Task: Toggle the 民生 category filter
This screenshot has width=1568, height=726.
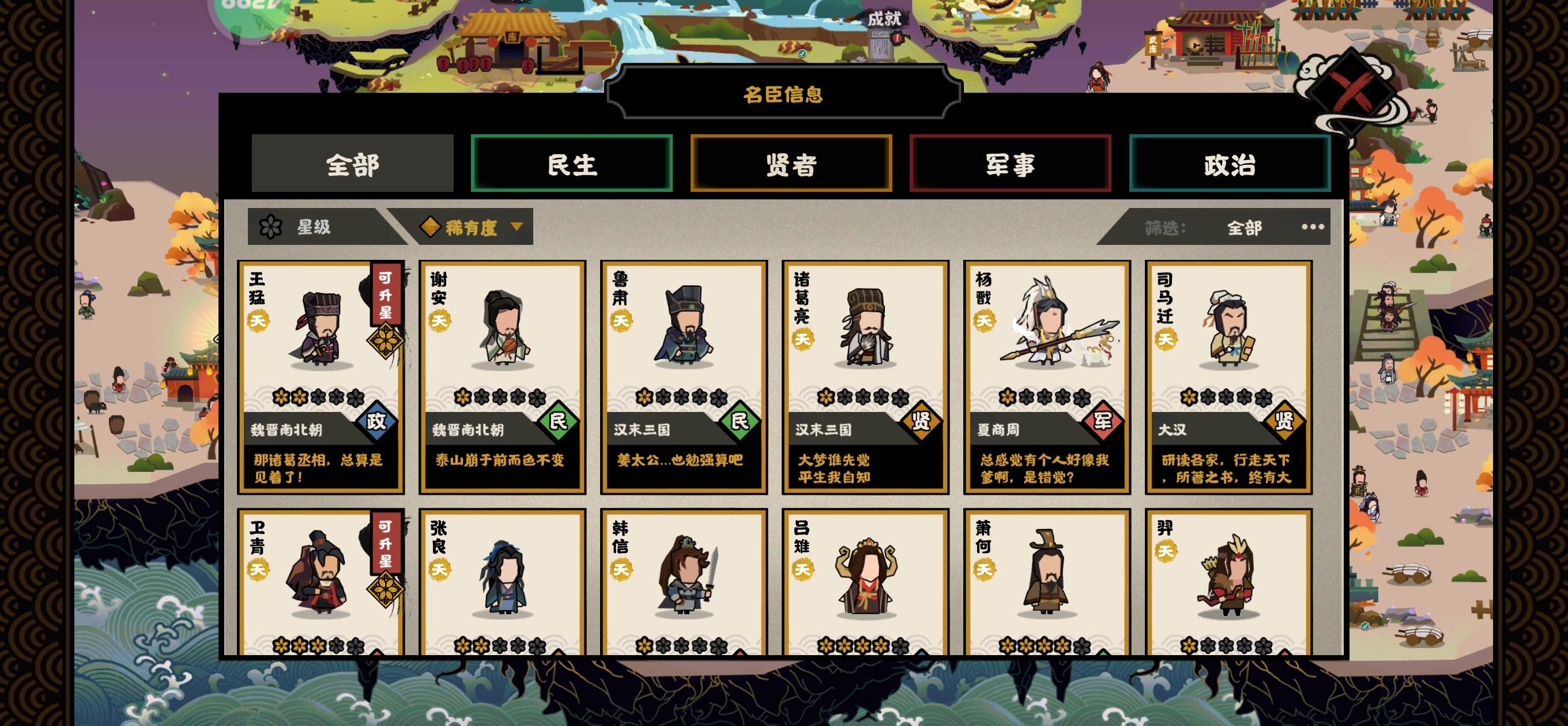Action: (571, 162)
